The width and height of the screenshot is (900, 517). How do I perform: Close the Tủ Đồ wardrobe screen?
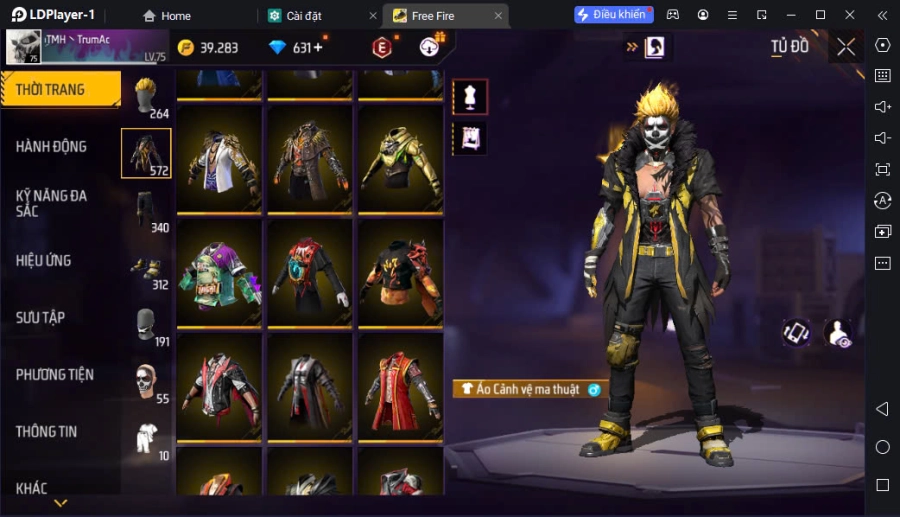click(x=846, y=47)
